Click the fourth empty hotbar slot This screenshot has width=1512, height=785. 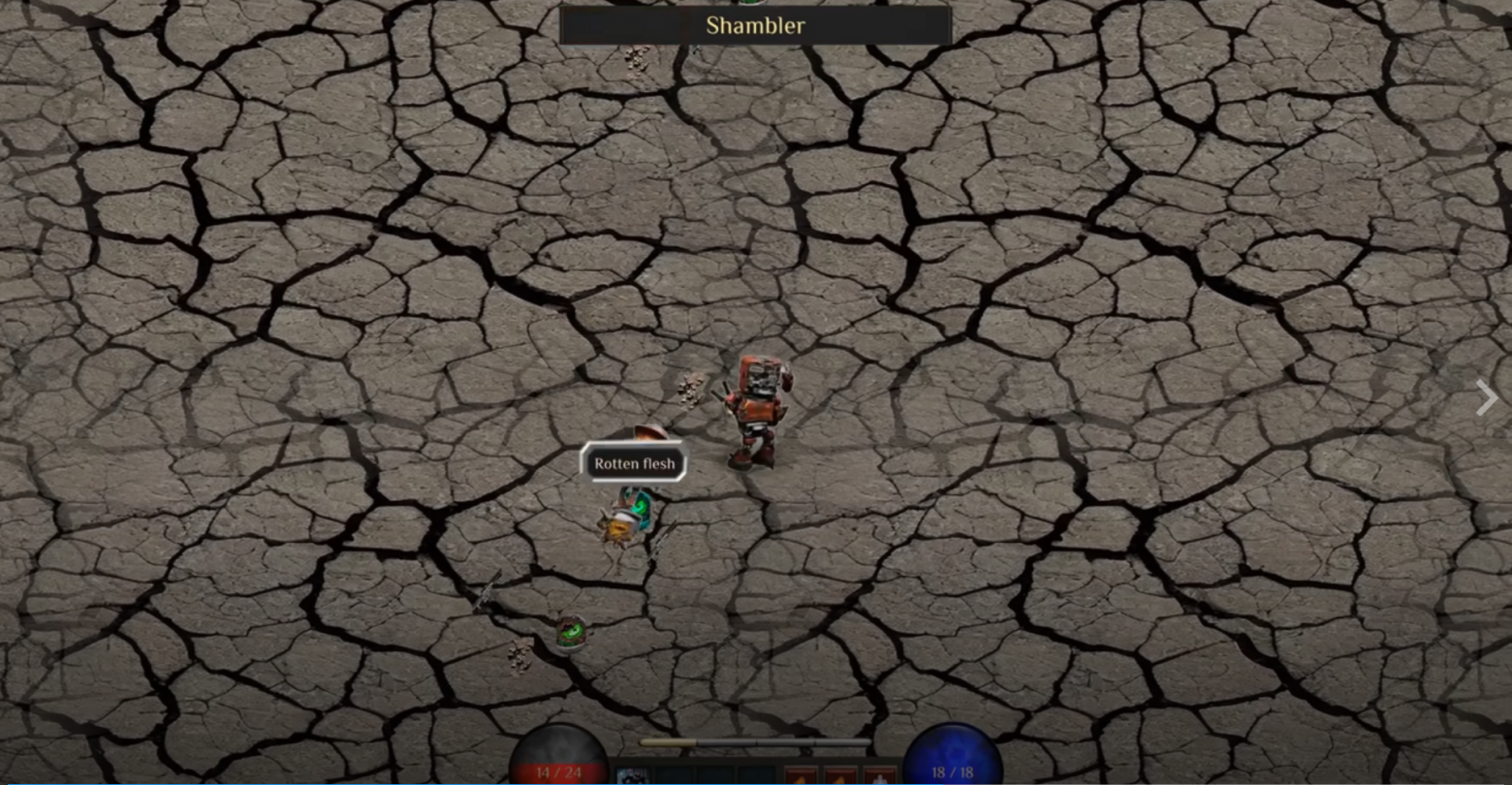click(759, 773)
